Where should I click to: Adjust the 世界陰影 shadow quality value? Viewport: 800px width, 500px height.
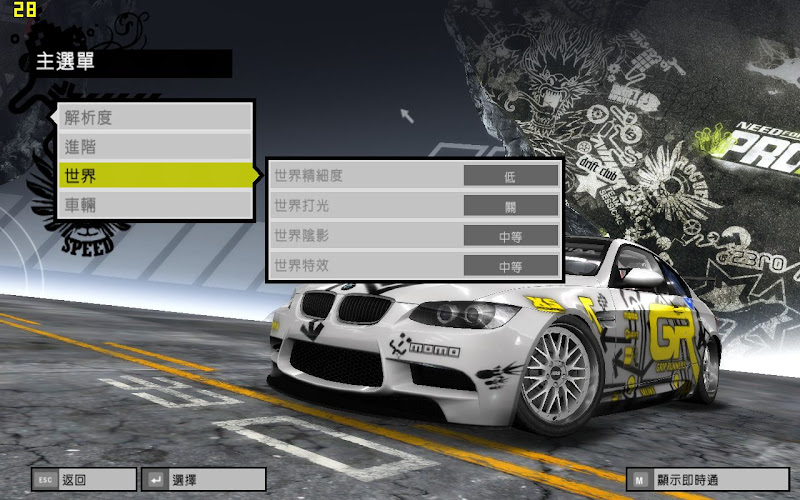(510, 236)
